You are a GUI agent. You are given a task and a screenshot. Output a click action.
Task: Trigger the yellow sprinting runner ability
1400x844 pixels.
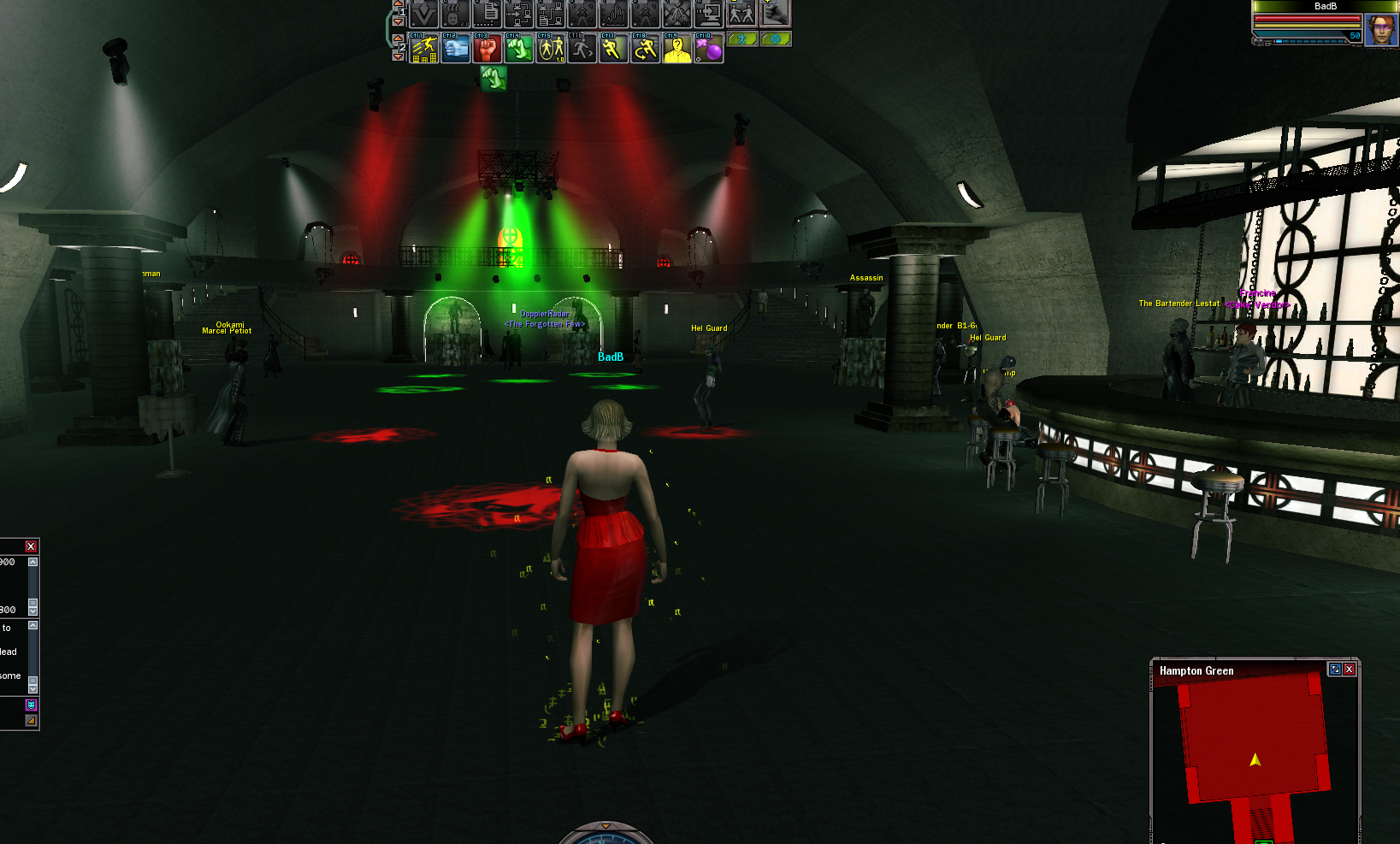614,49
